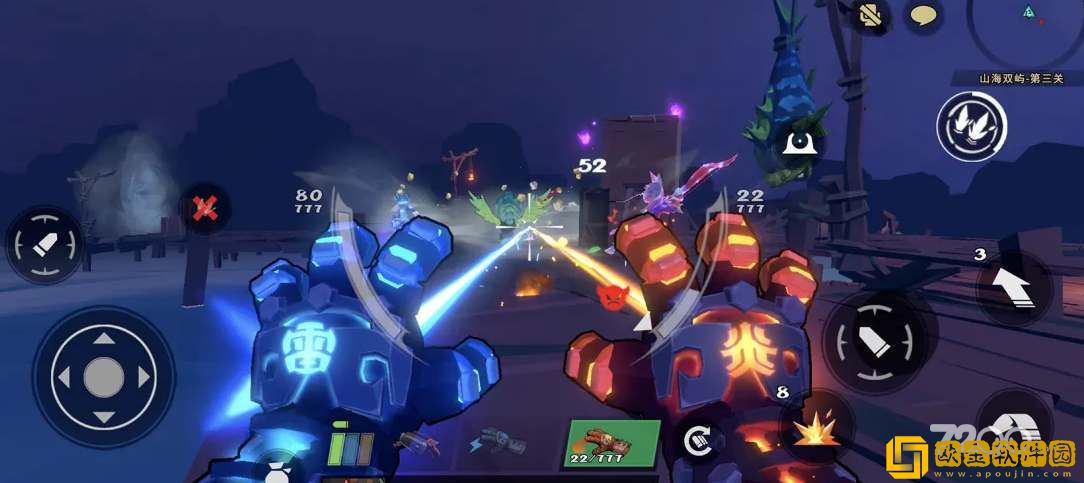Toggle the muted voice icon

coord(871,14)
